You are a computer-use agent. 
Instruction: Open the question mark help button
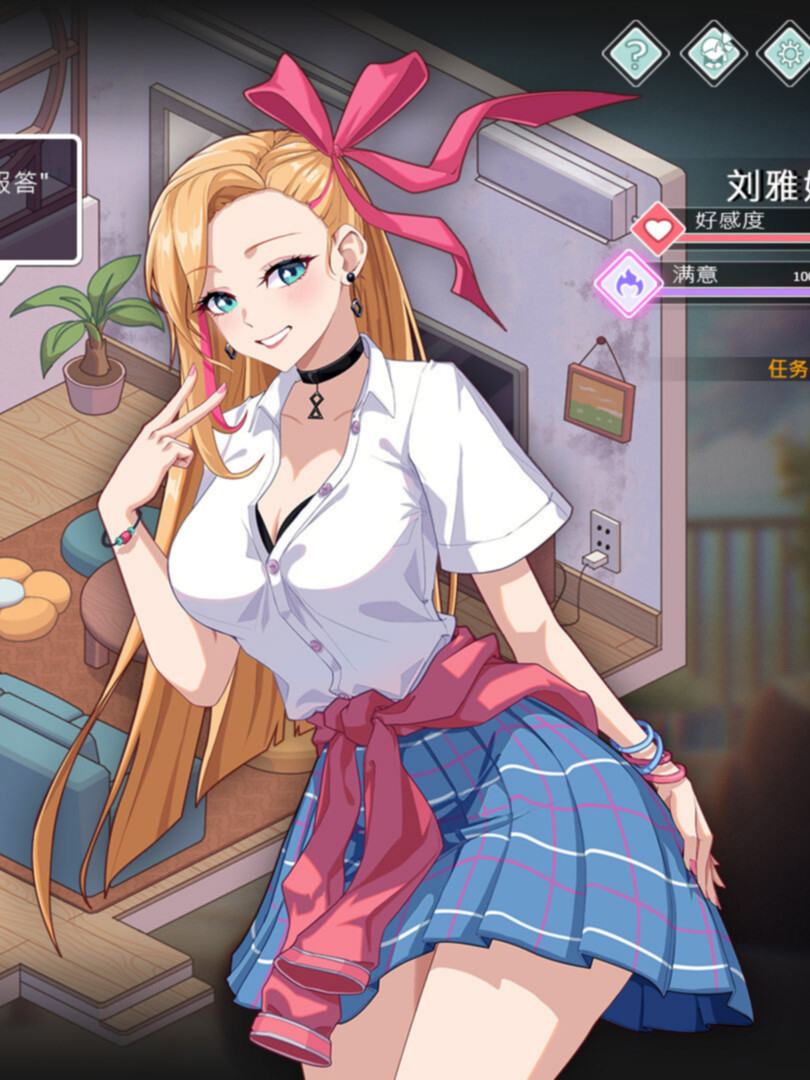(x=636, y=51)
